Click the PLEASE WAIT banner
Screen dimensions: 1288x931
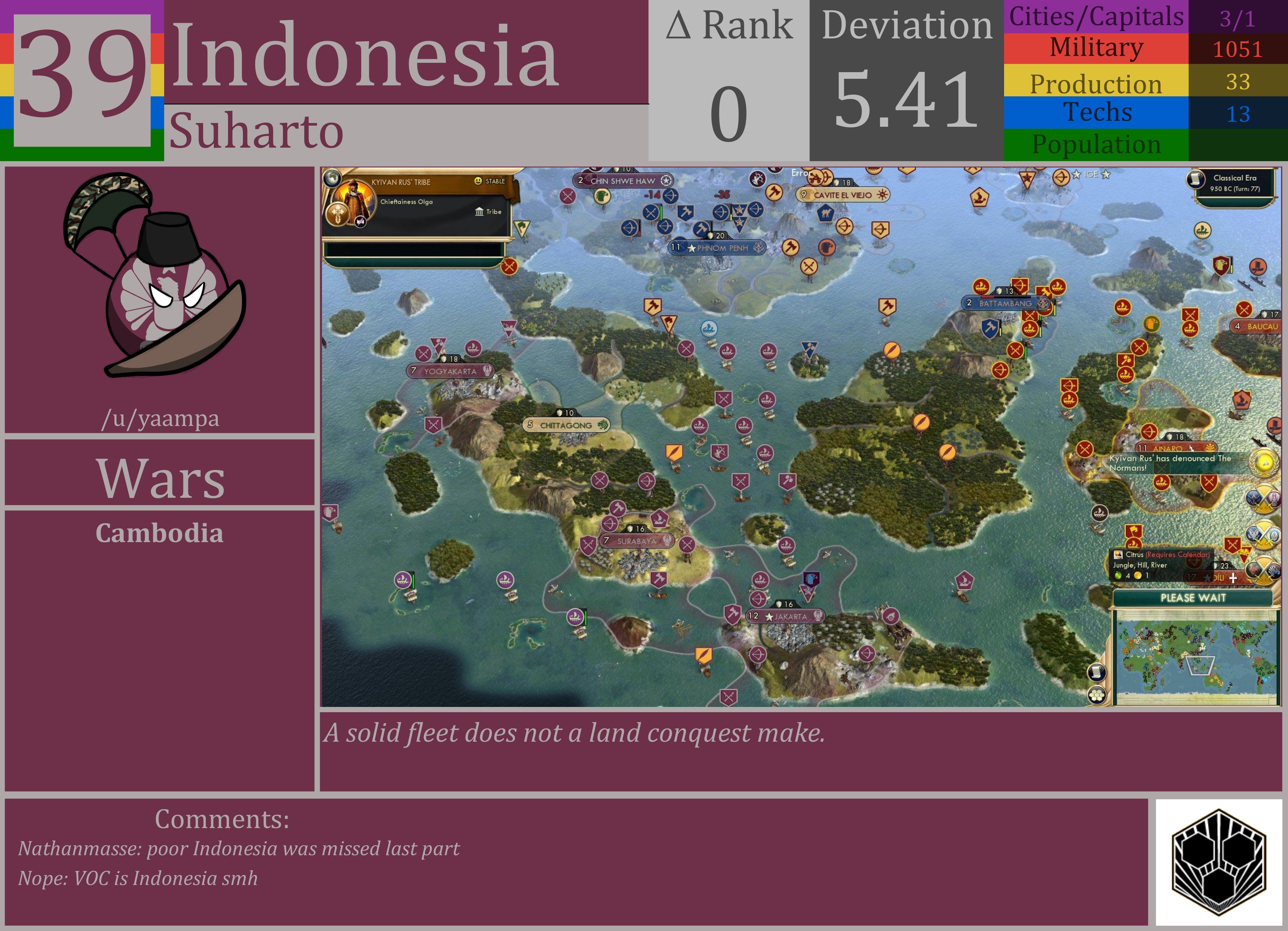pyautogui.click(x=1193, y=598)
